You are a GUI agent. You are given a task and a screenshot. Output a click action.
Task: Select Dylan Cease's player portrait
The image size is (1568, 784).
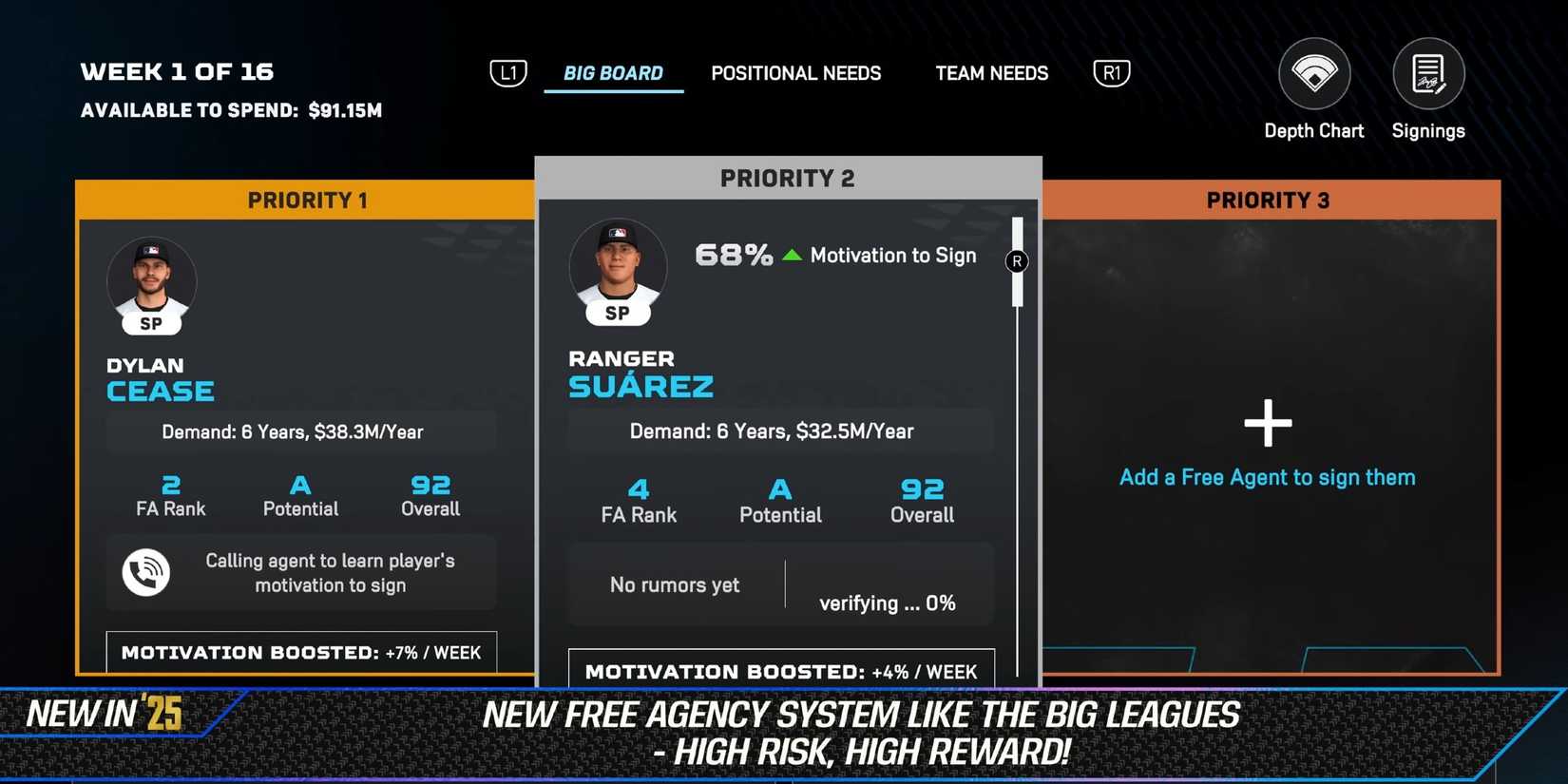[x=152, y=281]
